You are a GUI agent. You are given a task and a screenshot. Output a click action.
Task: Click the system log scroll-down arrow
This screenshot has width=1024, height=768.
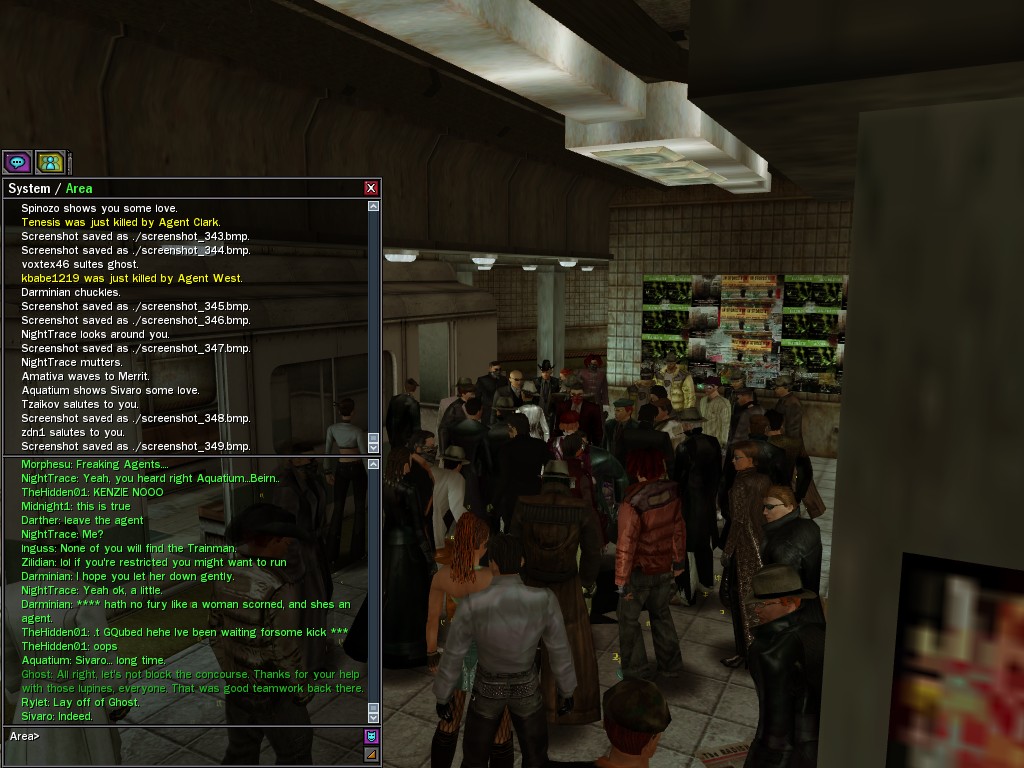pyautogui.click(x=374, y=447)
